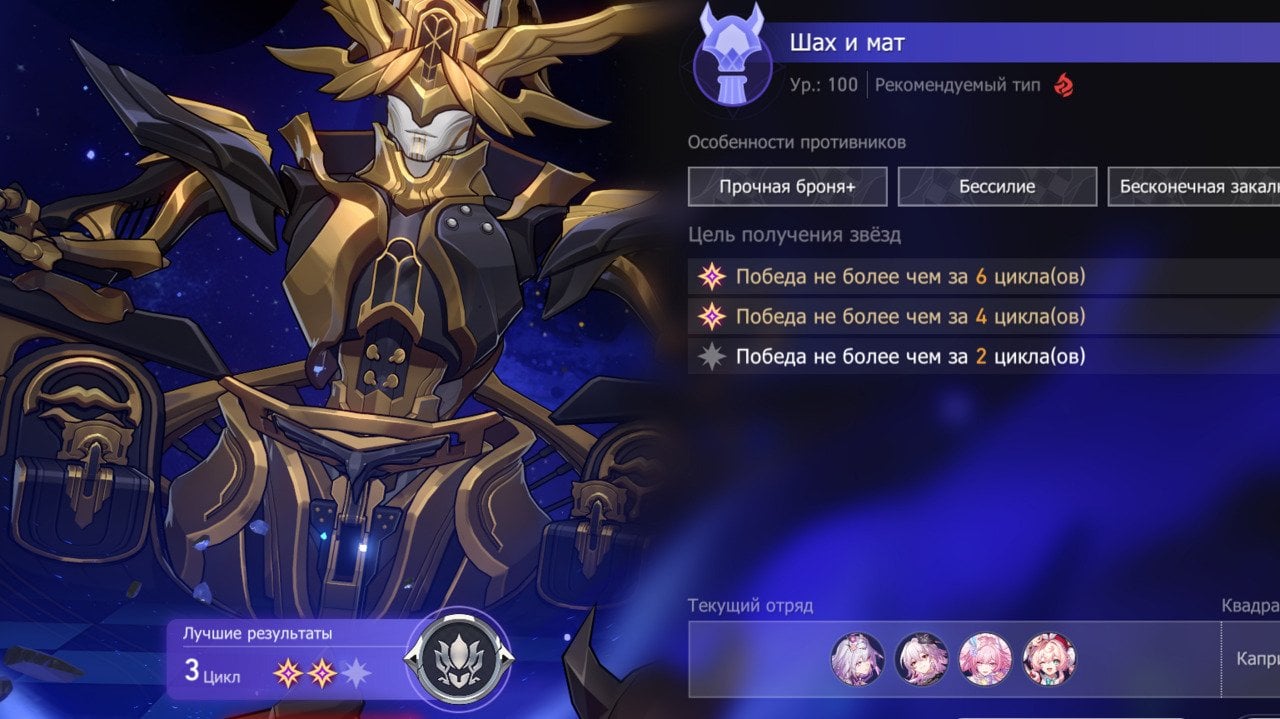The height and width of the screenshot is (719, 1280).
Task: Select the pink-haired portrait with blue flower
Action: pos(985,659)
